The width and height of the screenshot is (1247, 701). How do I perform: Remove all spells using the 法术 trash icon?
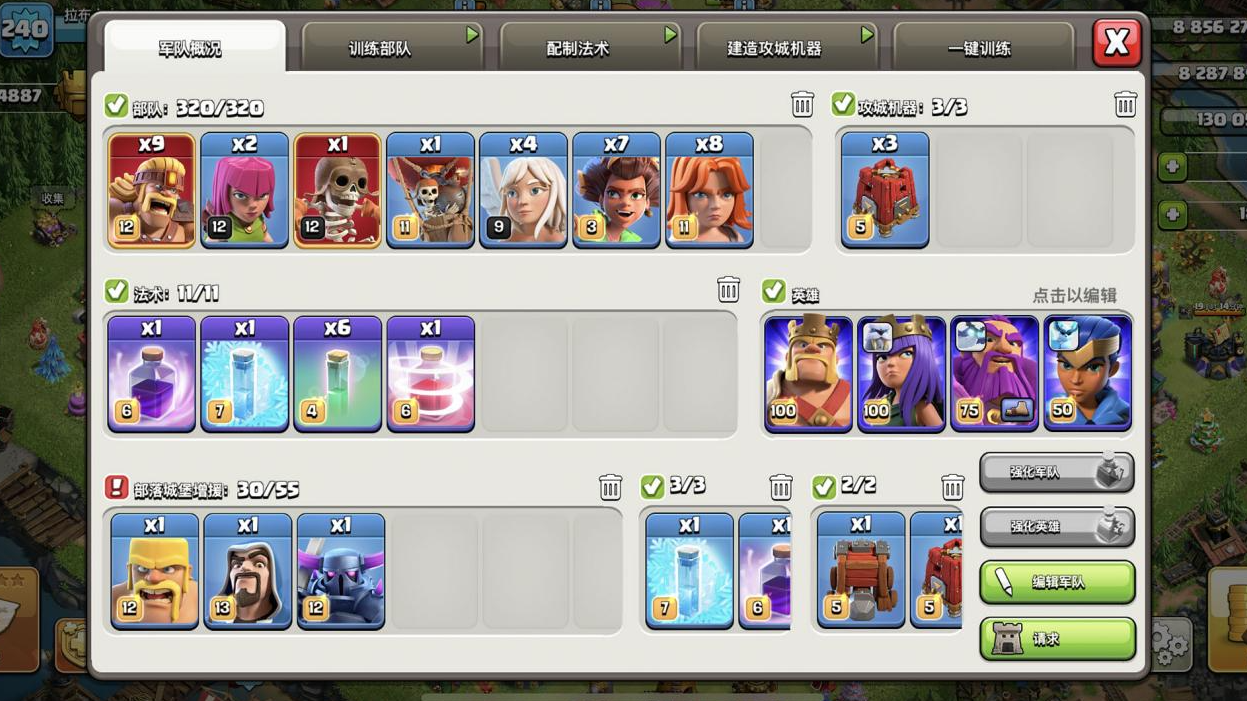728,290
